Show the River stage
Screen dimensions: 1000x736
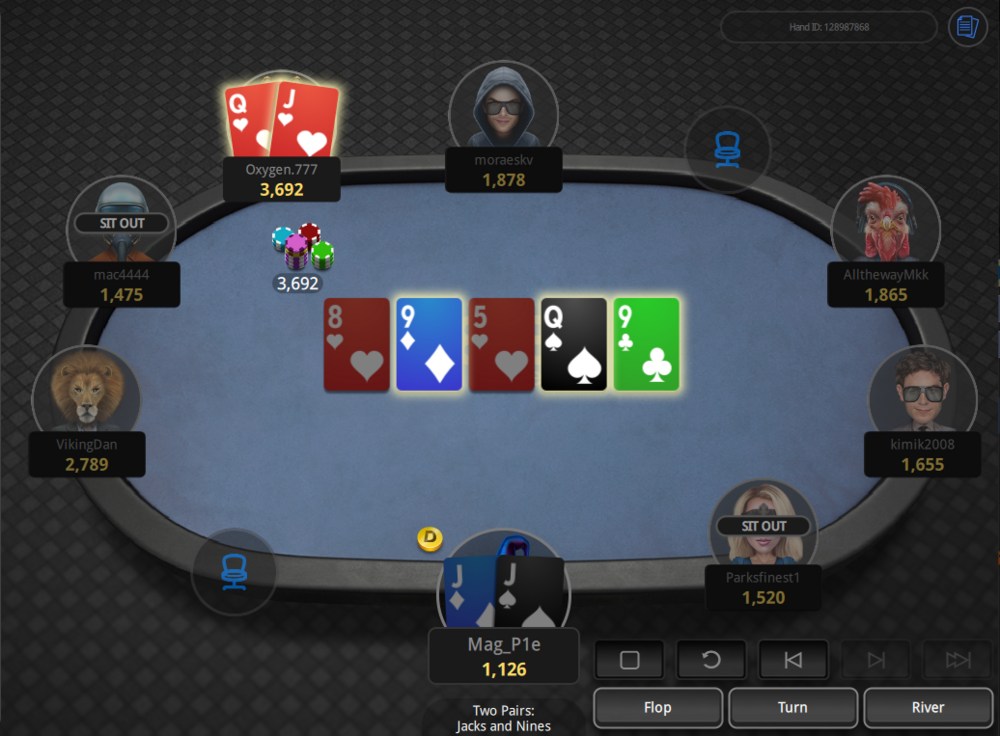pyautogui.click(x=927, y=707)
